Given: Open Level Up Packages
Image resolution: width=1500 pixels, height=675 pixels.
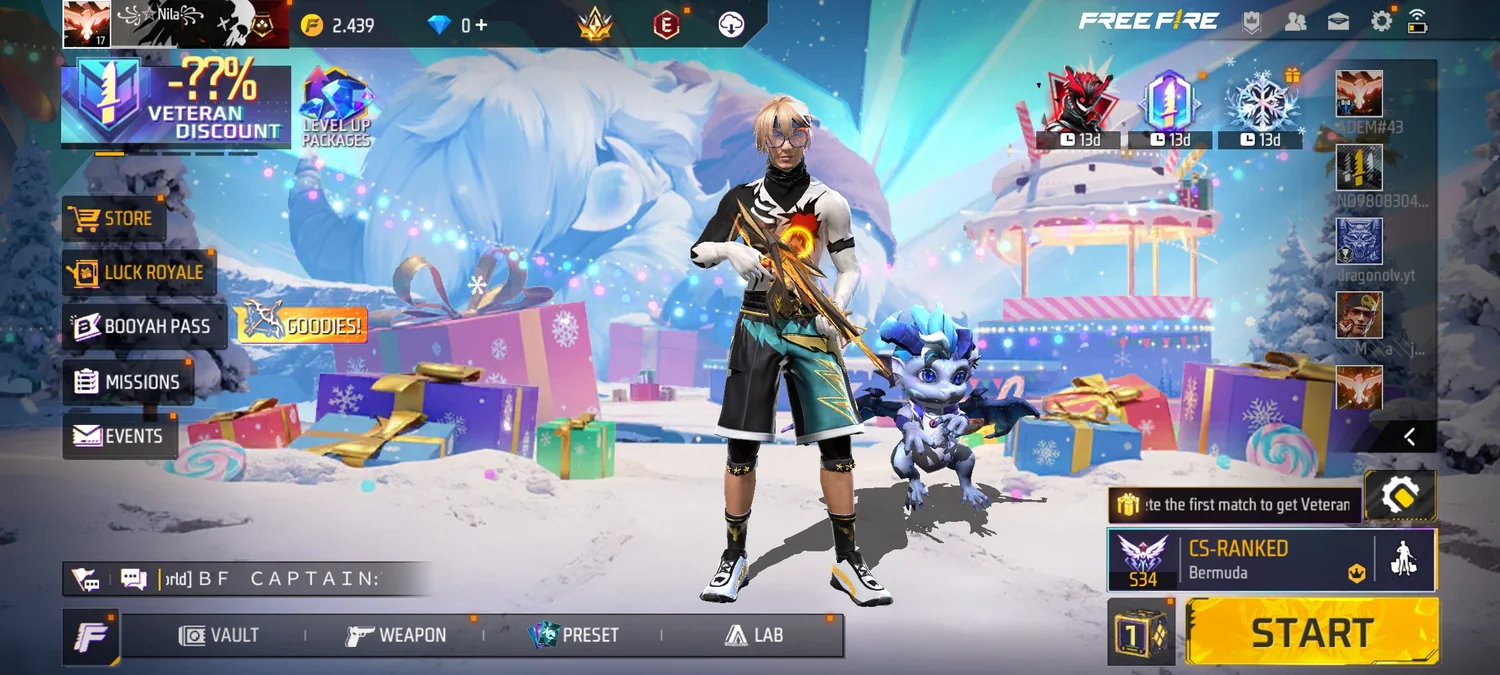Looking at the screenshot, I should pos(336,107).
